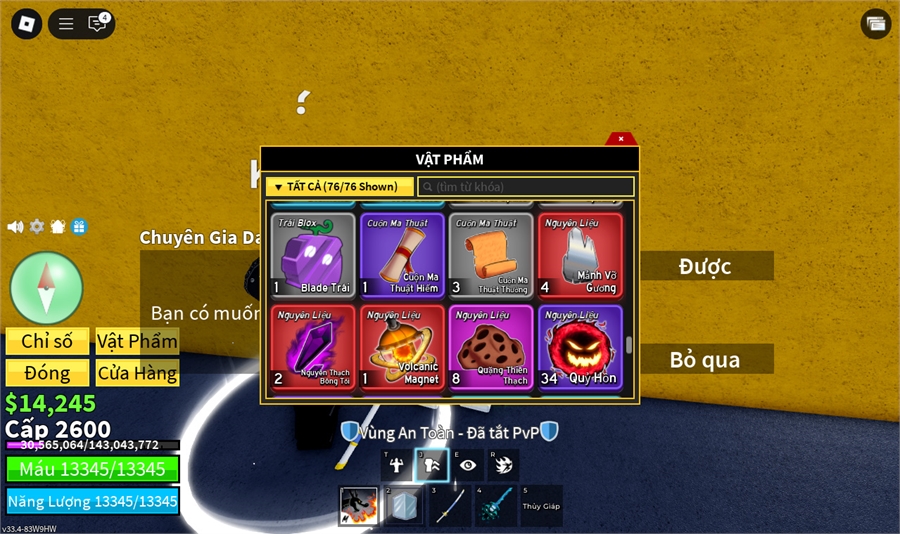Open the TẤT CẢ filter dropdown
900x534 pixels.
pyautogui.click(x=339, y=187)
